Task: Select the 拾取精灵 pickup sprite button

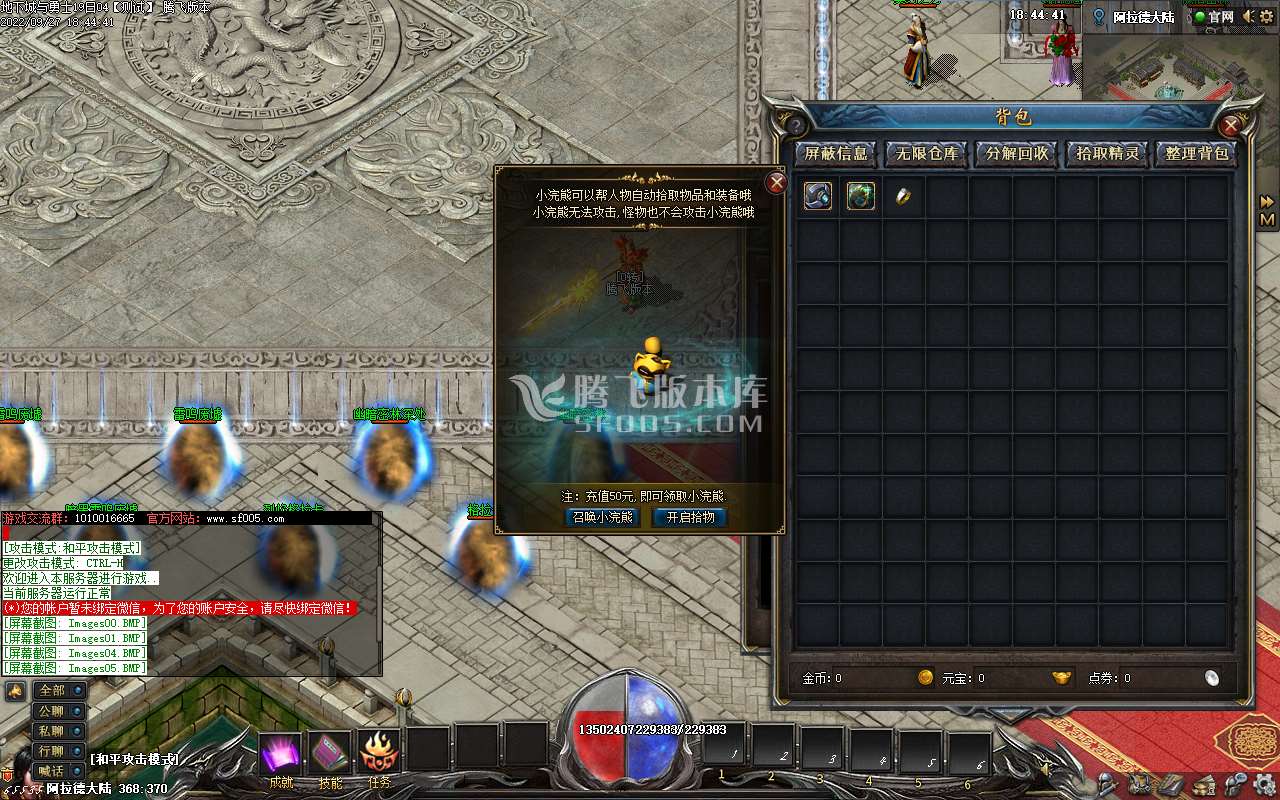Action: click(x=1107, y=154)
